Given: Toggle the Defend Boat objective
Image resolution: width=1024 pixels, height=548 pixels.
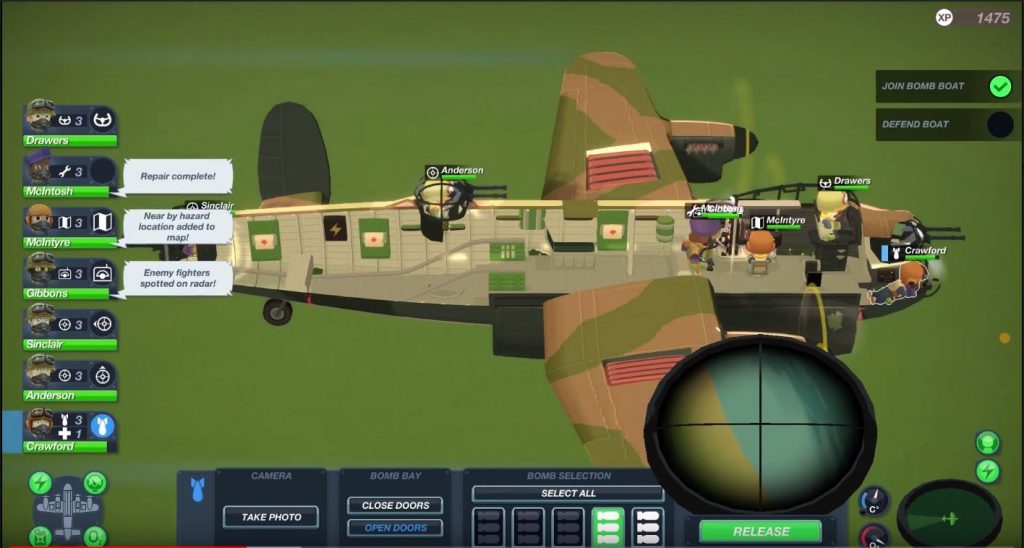Looking at the screenshot, I should [x=1000, y=124].
